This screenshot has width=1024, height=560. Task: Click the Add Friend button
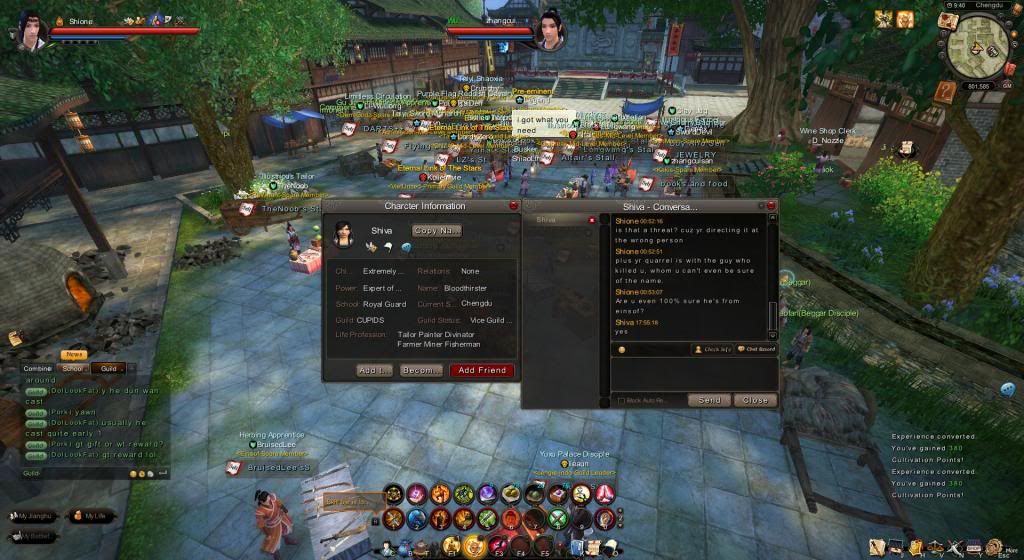click(481, 370)
